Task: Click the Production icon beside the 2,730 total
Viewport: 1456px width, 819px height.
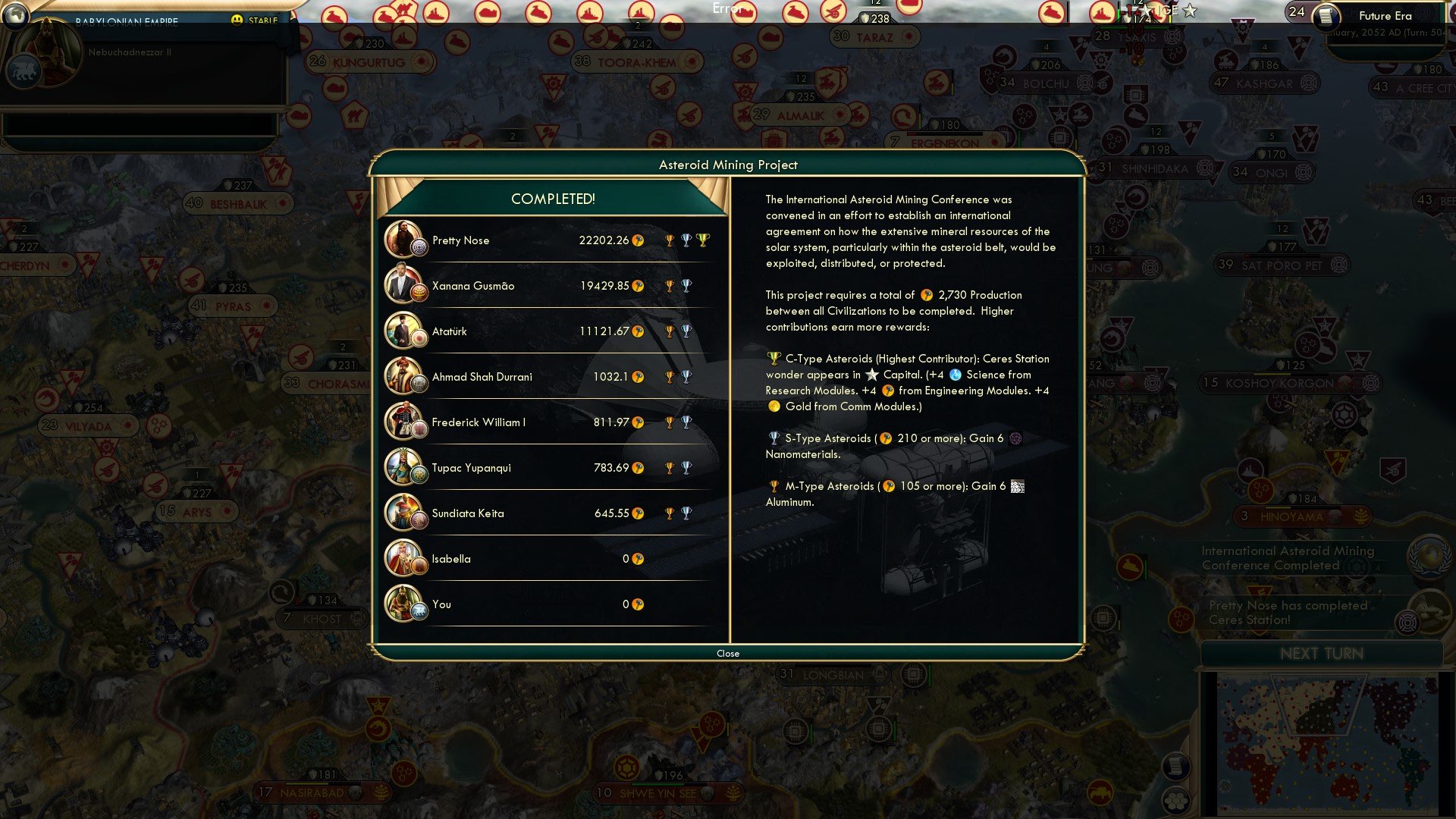Action: tap(927, 295)
